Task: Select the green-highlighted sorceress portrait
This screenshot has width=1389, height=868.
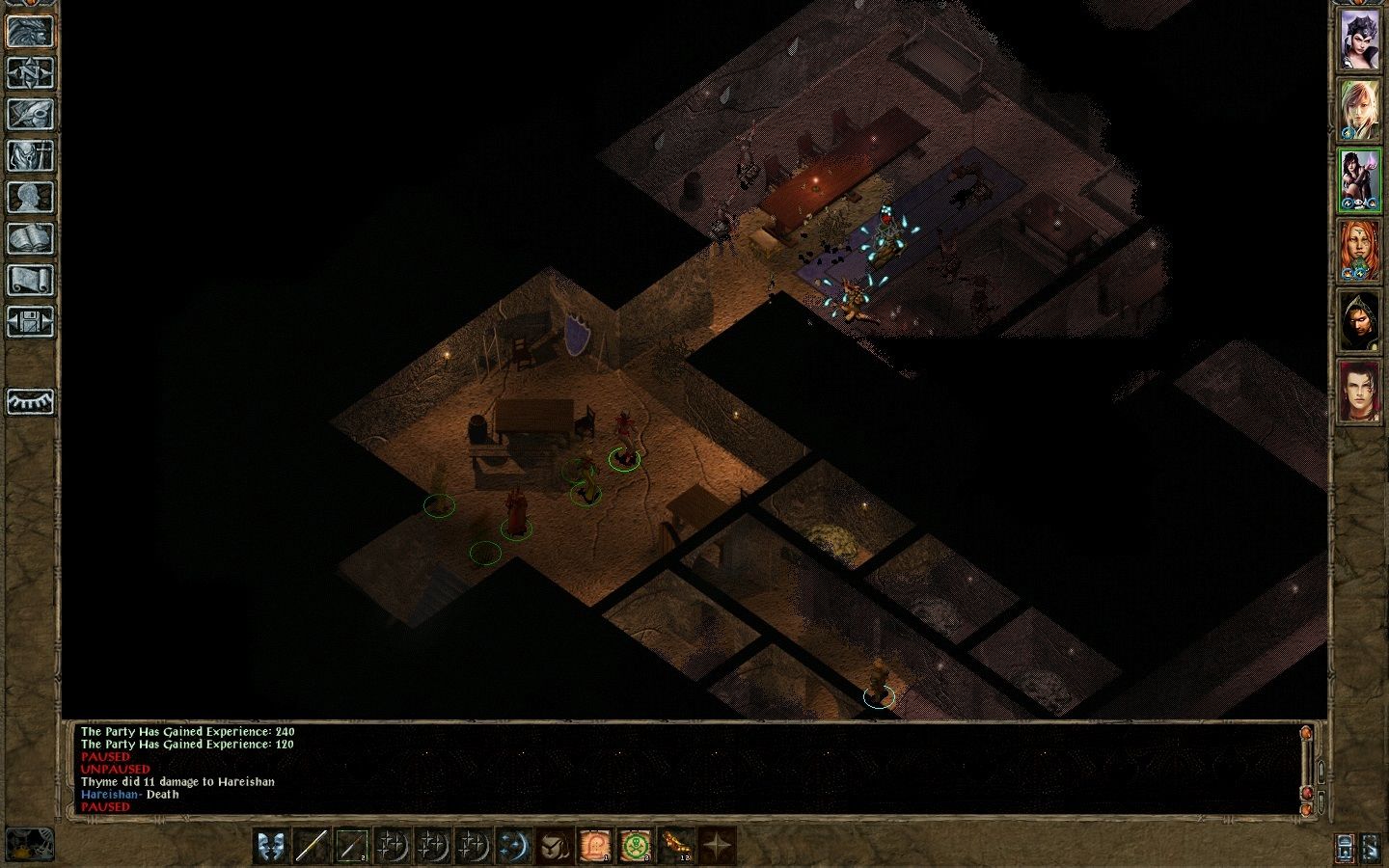Action: point(1358,180)
